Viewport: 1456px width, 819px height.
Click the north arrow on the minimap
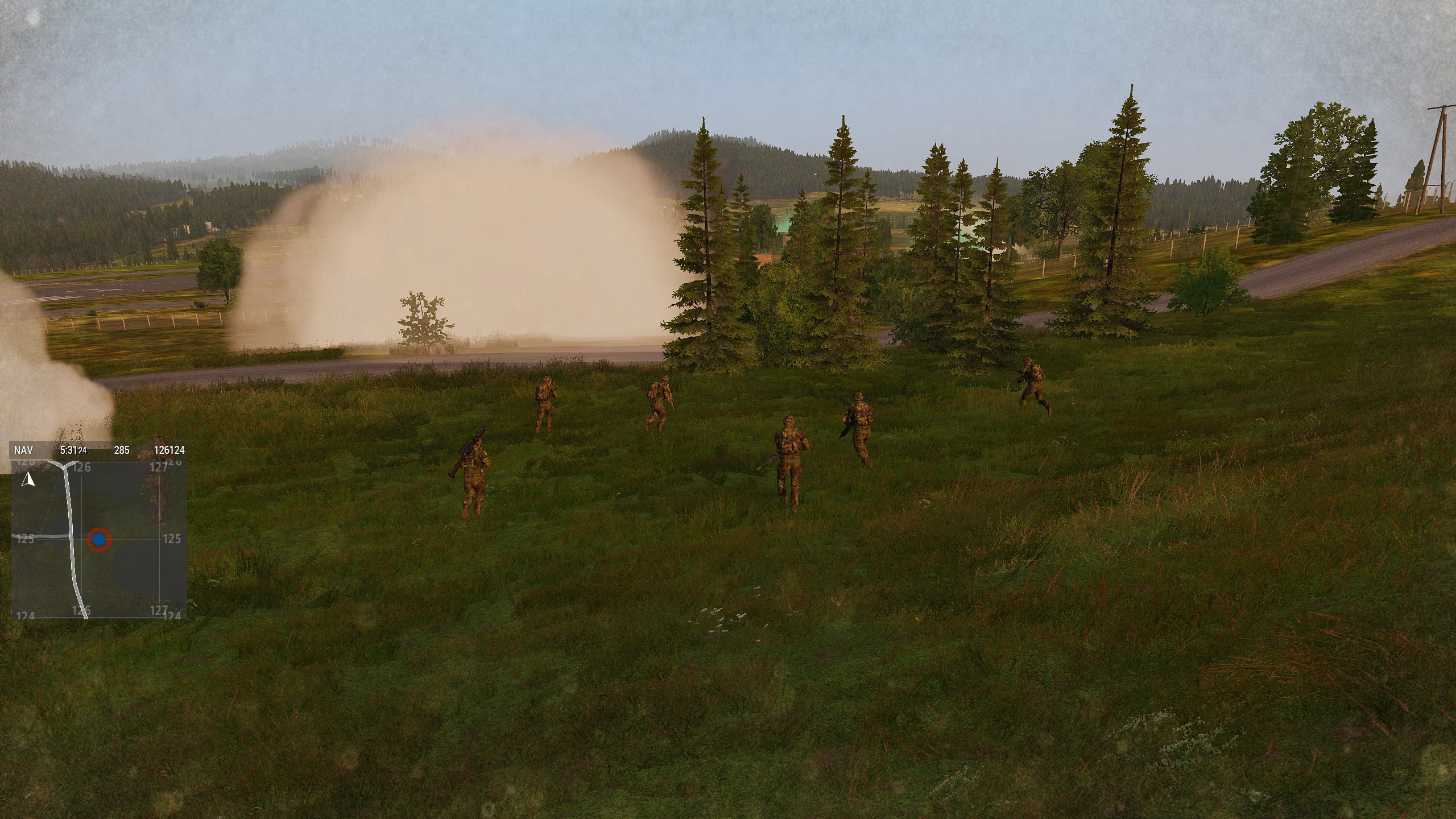coord(28,481)
